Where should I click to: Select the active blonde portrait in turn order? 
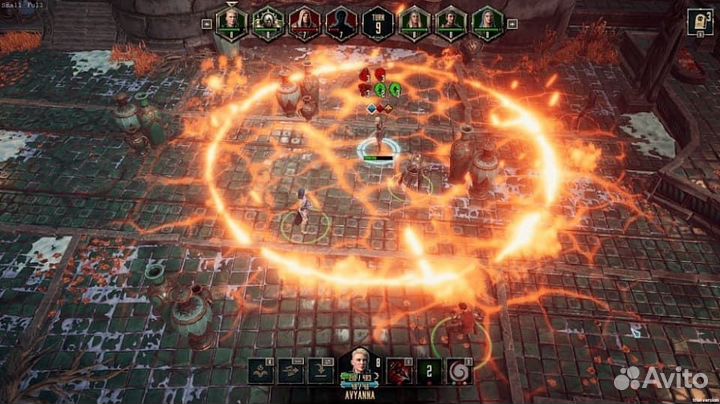pos(233,21)
